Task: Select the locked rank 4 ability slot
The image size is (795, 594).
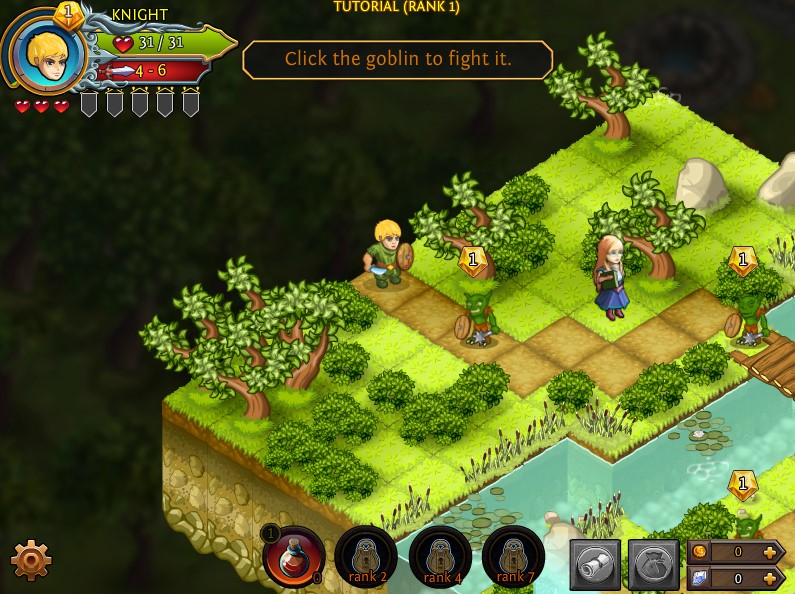Action: point(440,556)
